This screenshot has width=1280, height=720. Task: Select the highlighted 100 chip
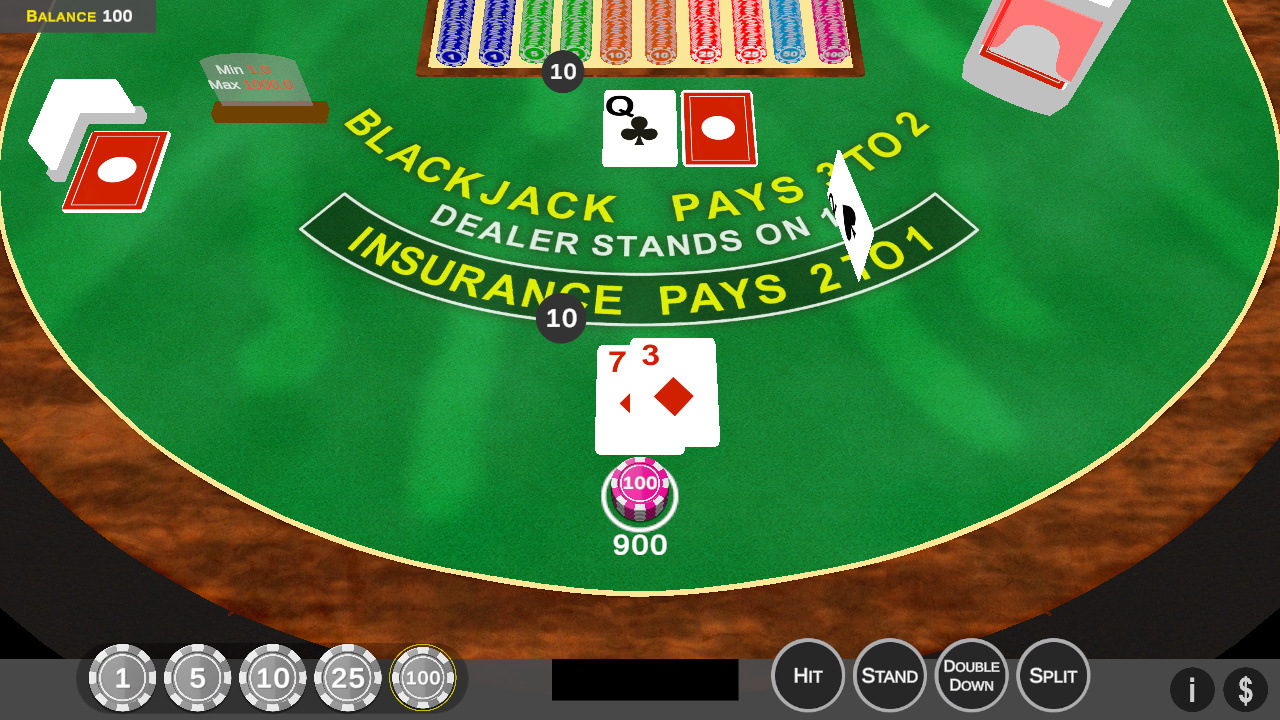tap(423, 677)
